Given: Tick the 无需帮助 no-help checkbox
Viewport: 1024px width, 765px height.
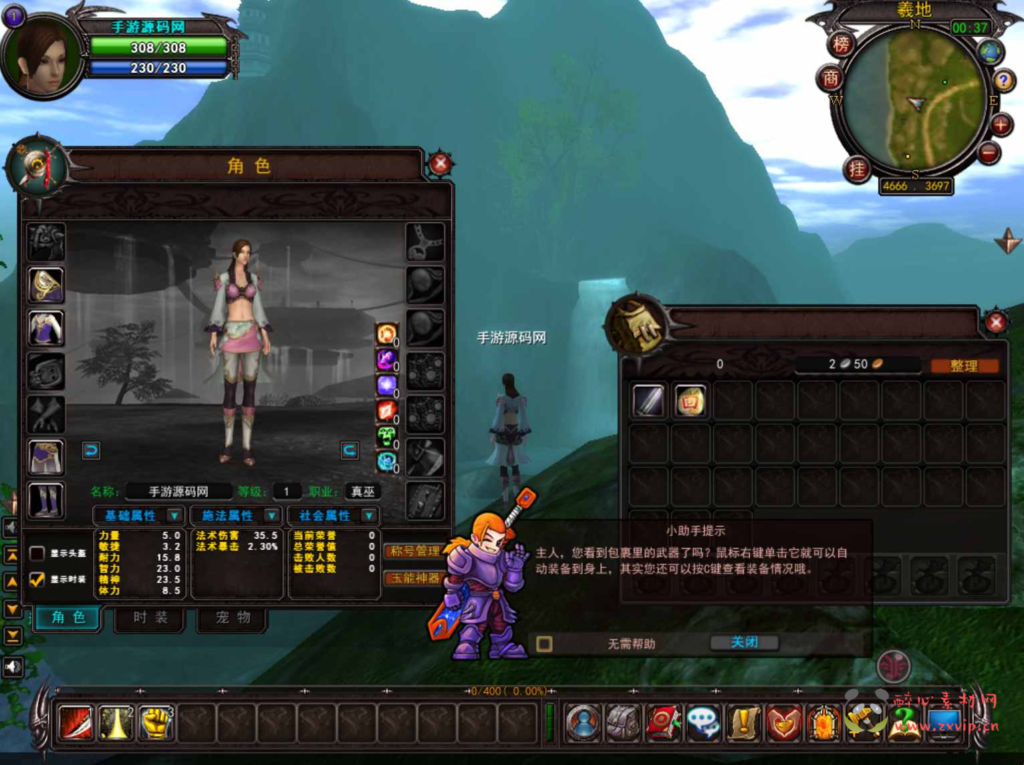Looking at the screenshot, I should click(544, 644).
